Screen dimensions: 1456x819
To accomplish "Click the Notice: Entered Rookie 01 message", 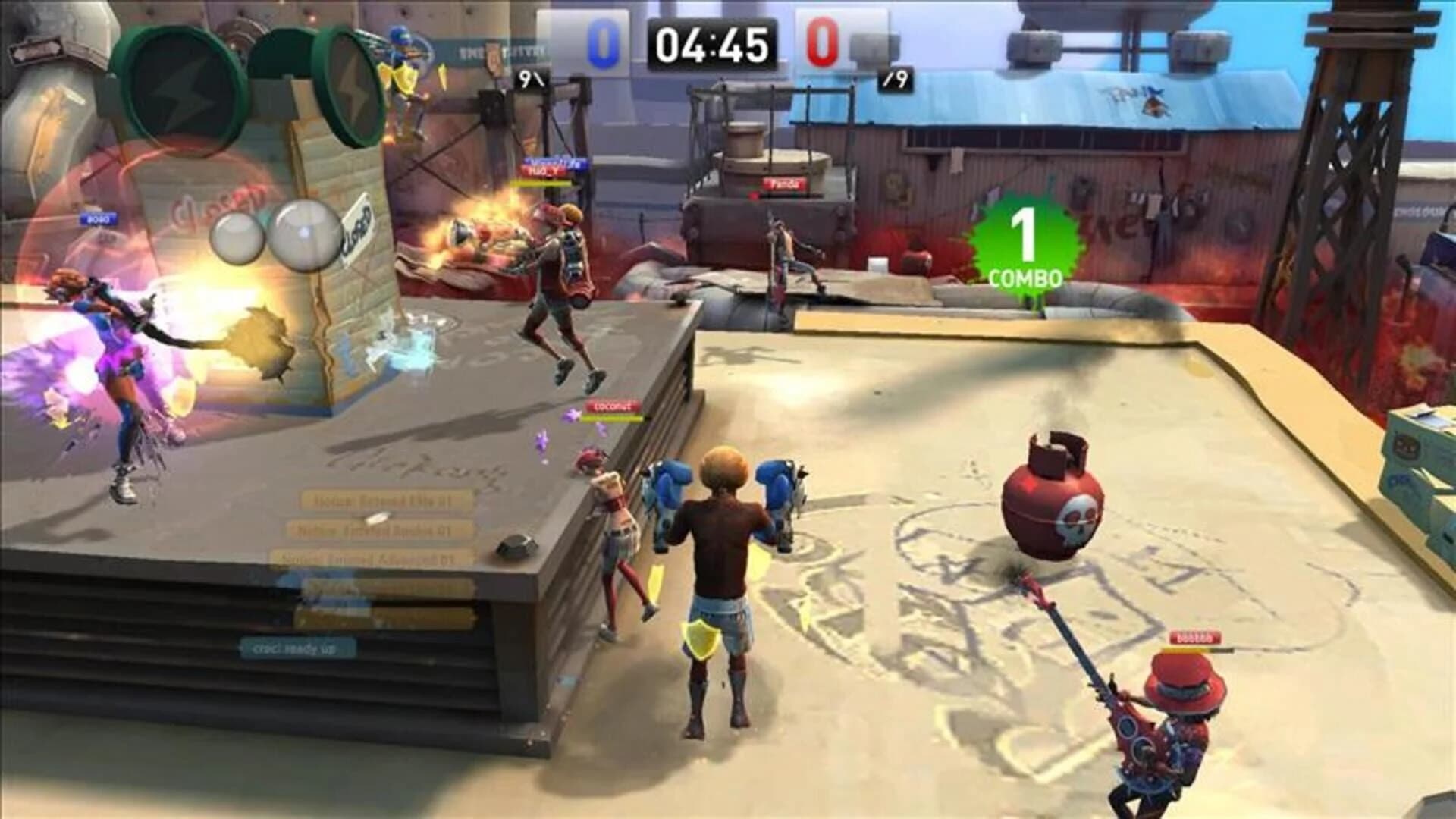I will (x=375, y=531).
